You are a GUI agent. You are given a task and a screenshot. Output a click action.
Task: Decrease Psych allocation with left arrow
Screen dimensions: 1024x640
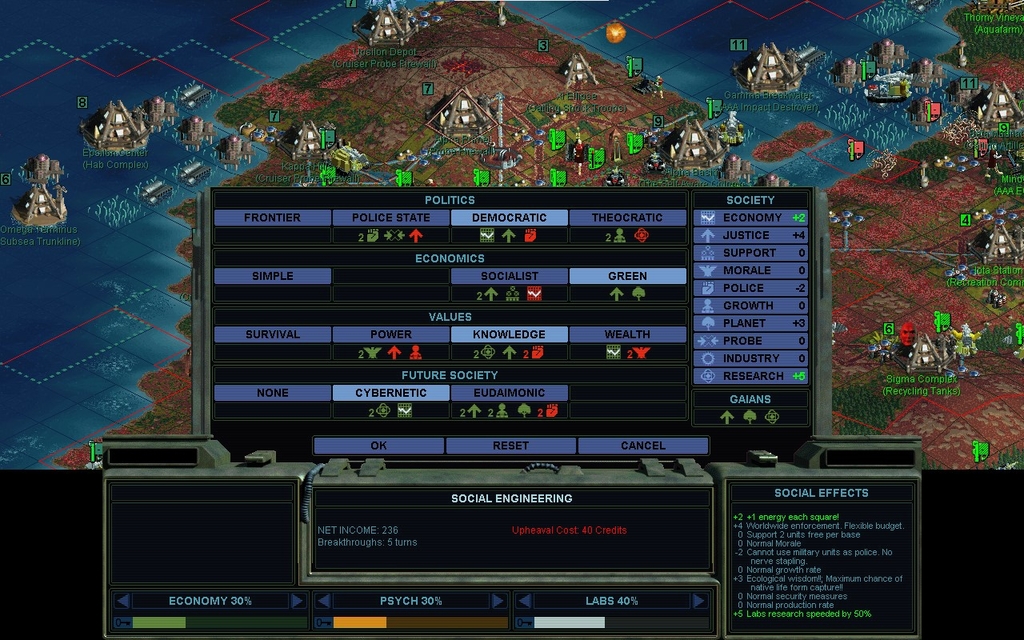point(323,601)
